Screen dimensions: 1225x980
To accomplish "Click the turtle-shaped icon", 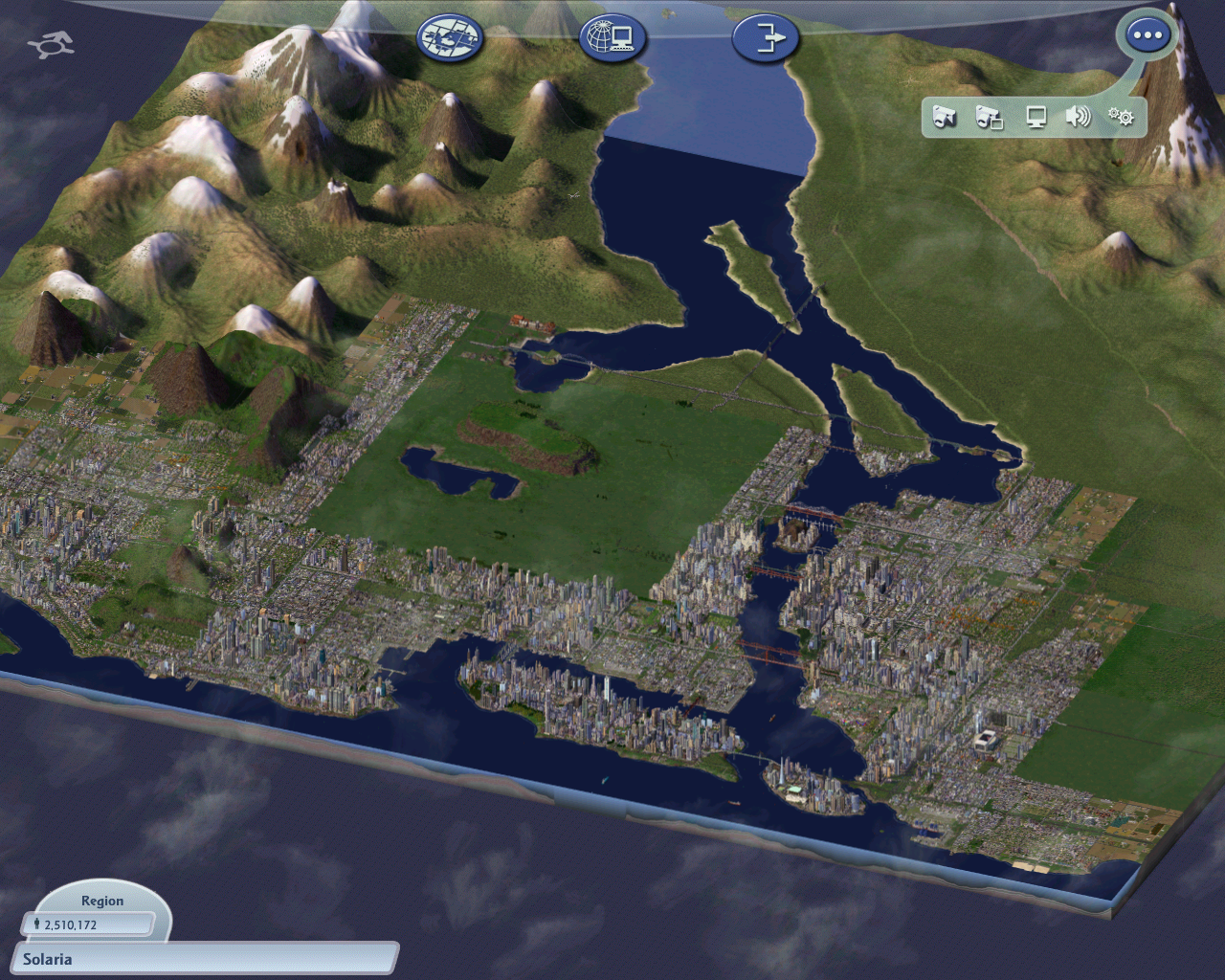I will click(x=50, y=45).
